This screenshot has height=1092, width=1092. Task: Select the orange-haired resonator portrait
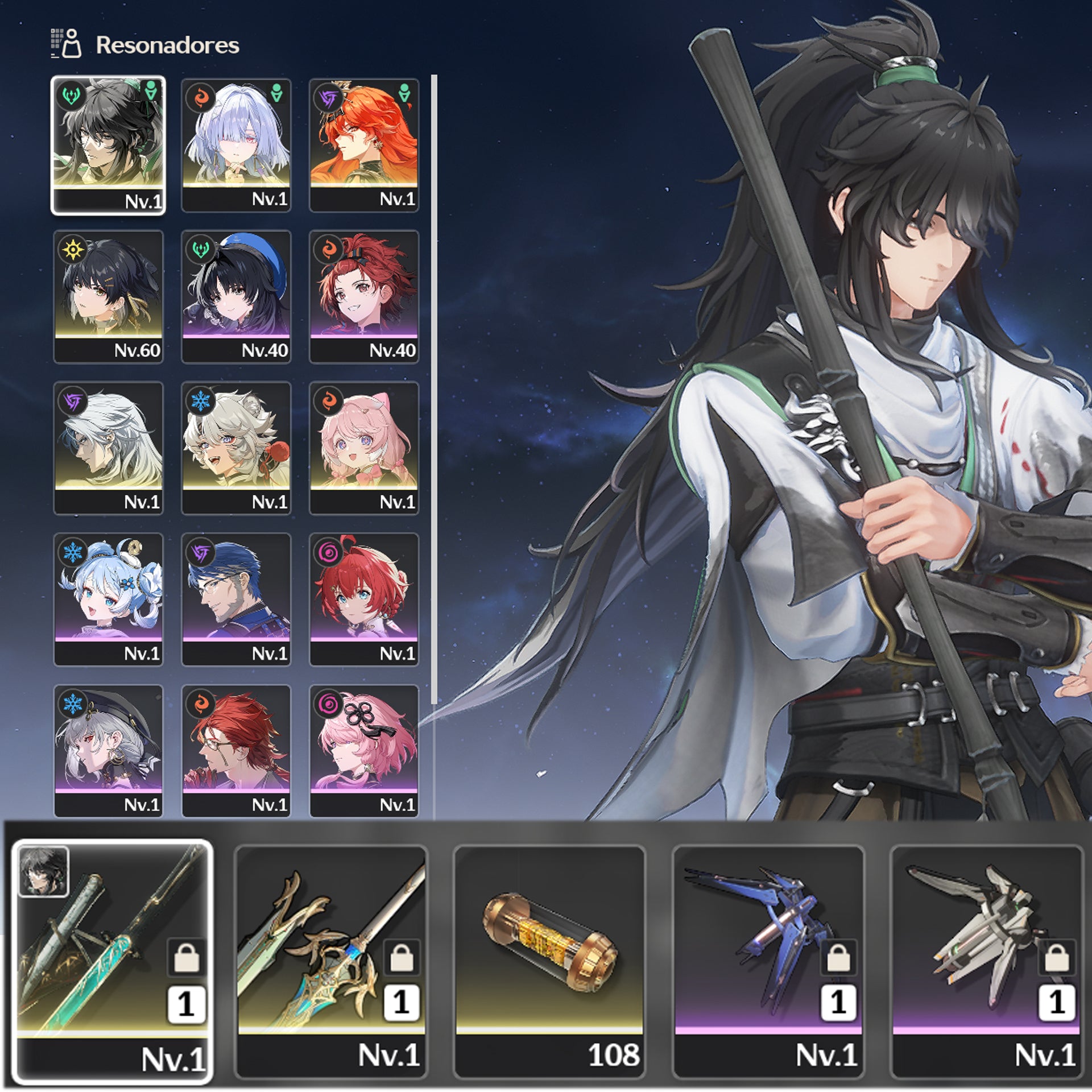(x=364, y=145)
